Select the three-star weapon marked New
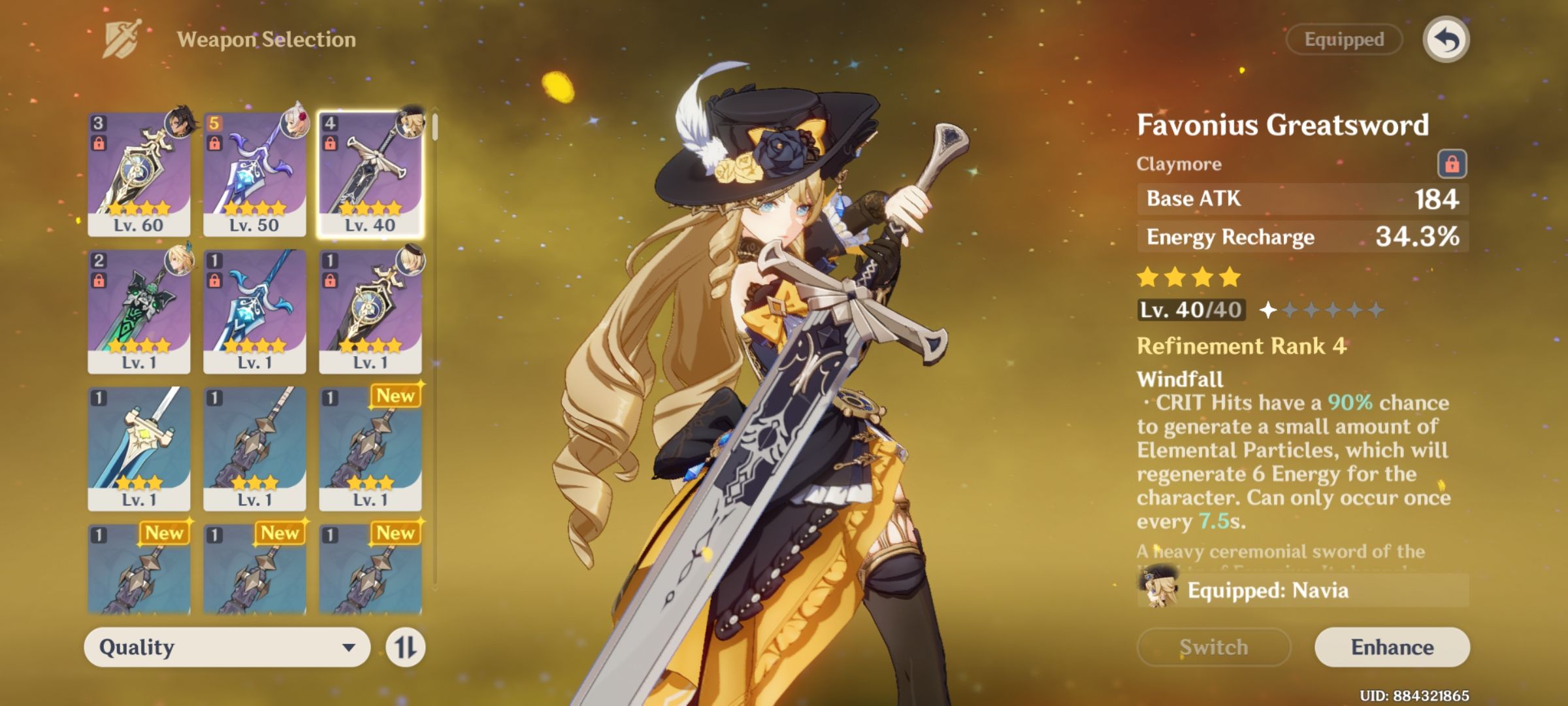The width and height of the screenshot is (1568, 706). coord(370,448)
